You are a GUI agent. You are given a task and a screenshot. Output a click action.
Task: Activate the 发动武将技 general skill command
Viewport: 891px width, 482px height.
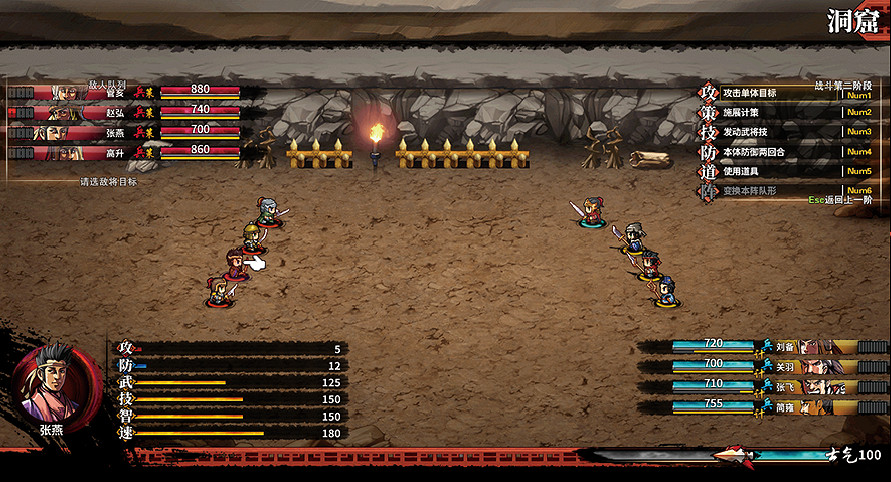(745, 132)
